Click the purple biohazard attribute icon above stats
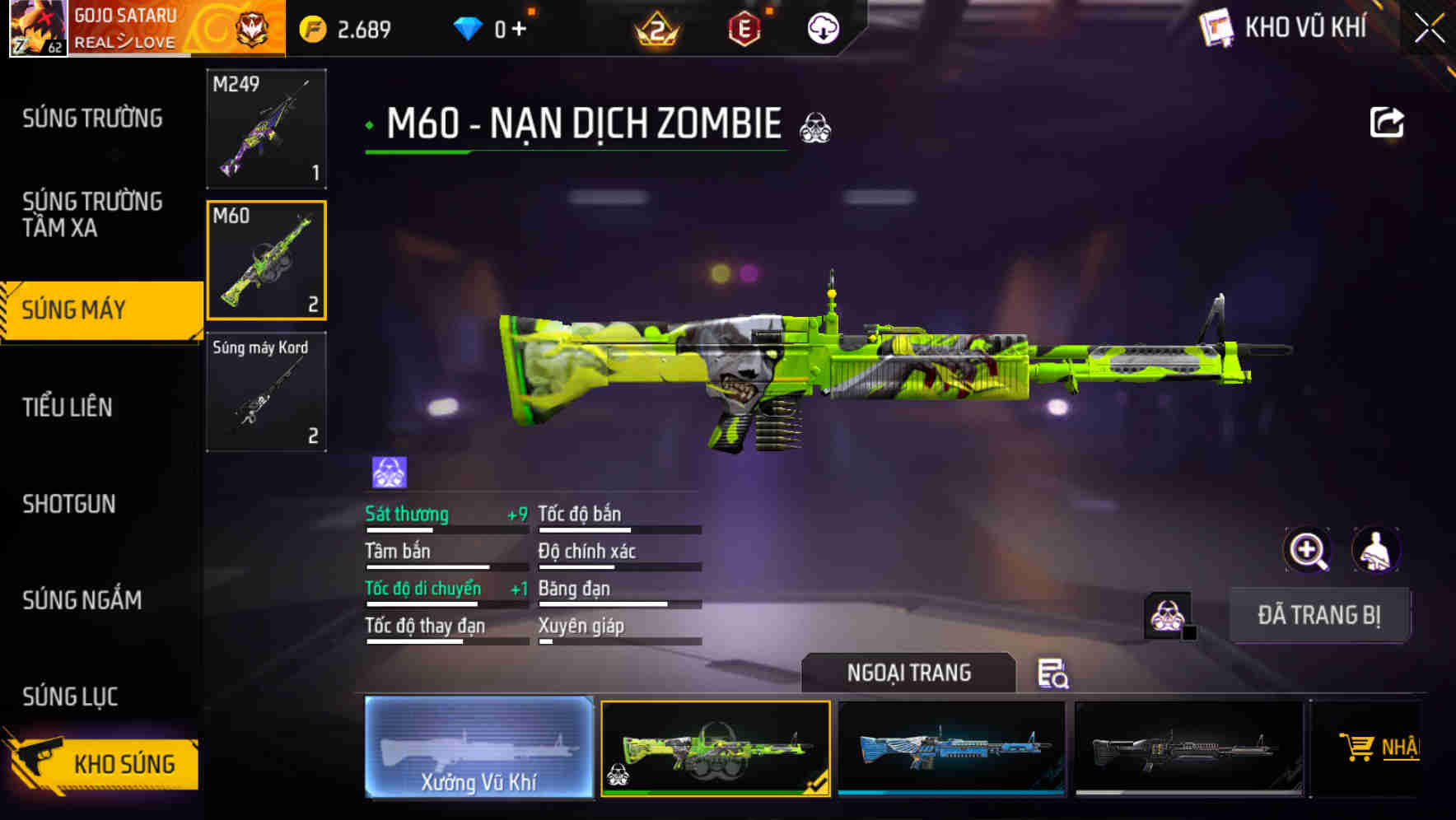Image resolution: width=1456 pixels, height=820 pixels. pos(387,471)
